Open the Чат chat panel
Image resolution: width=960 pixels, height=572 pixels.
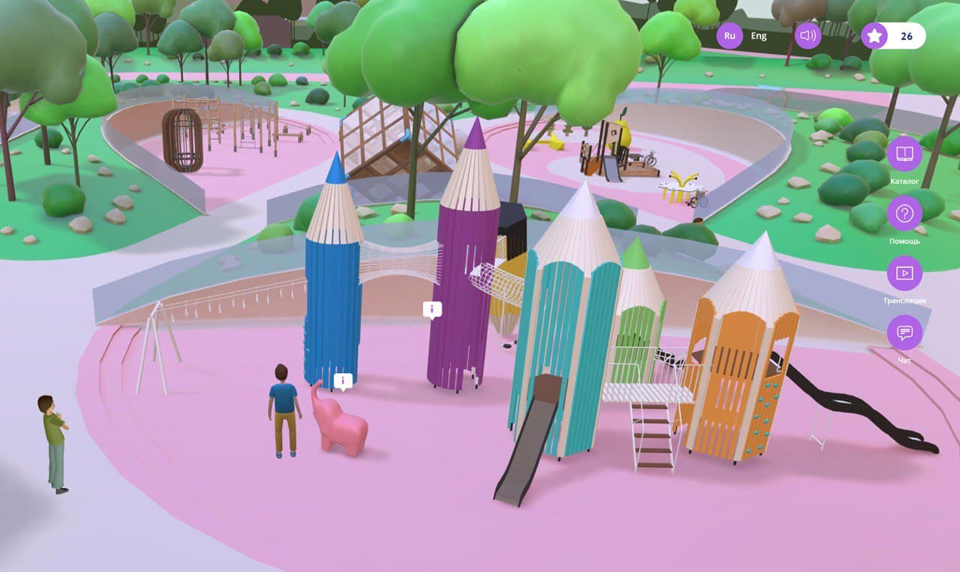pyautogui.click(x=904, y=333)
